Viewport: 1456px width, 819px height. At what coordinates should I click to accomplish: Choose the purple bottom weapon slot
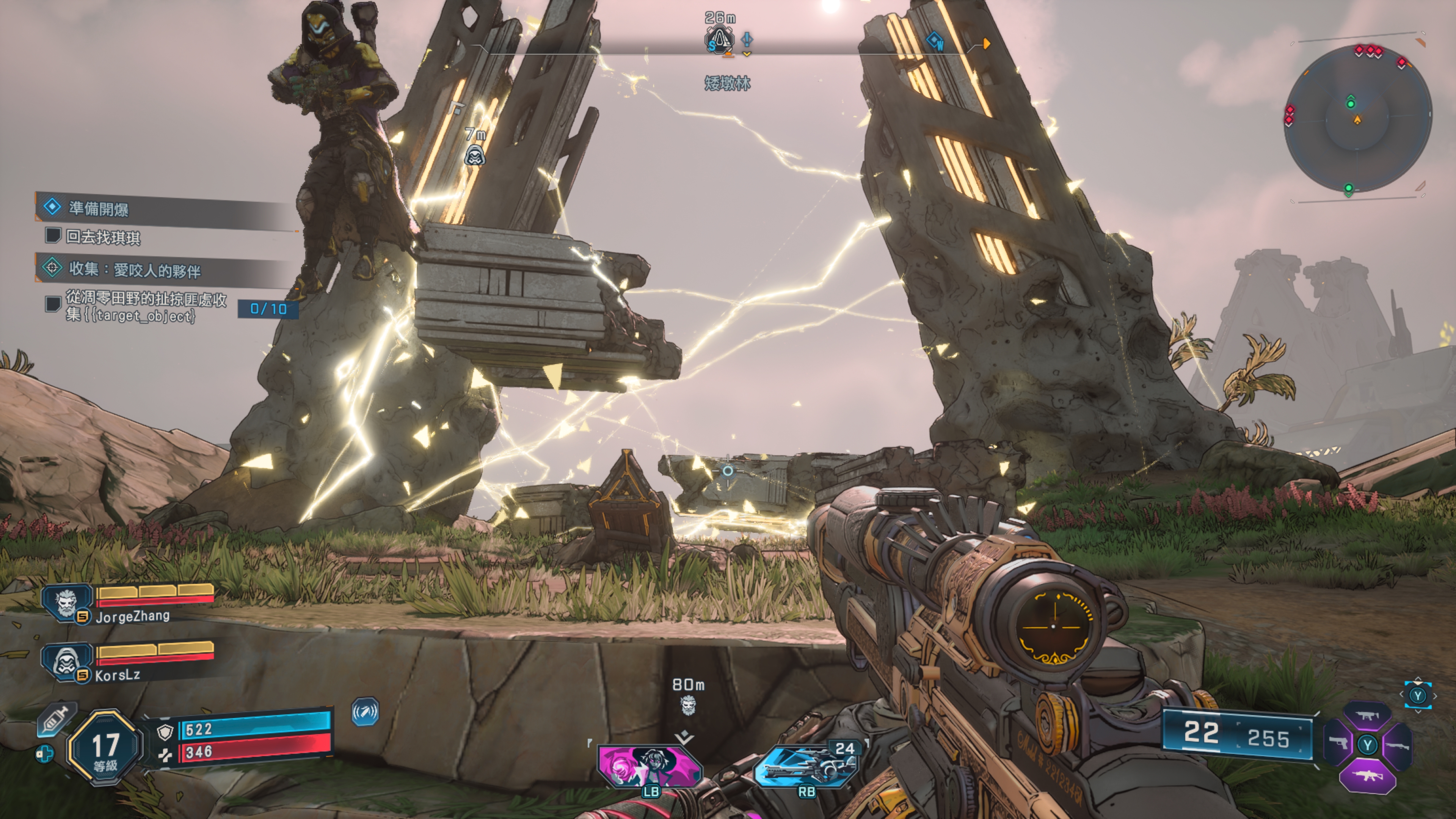click(x=1368, y=776)
